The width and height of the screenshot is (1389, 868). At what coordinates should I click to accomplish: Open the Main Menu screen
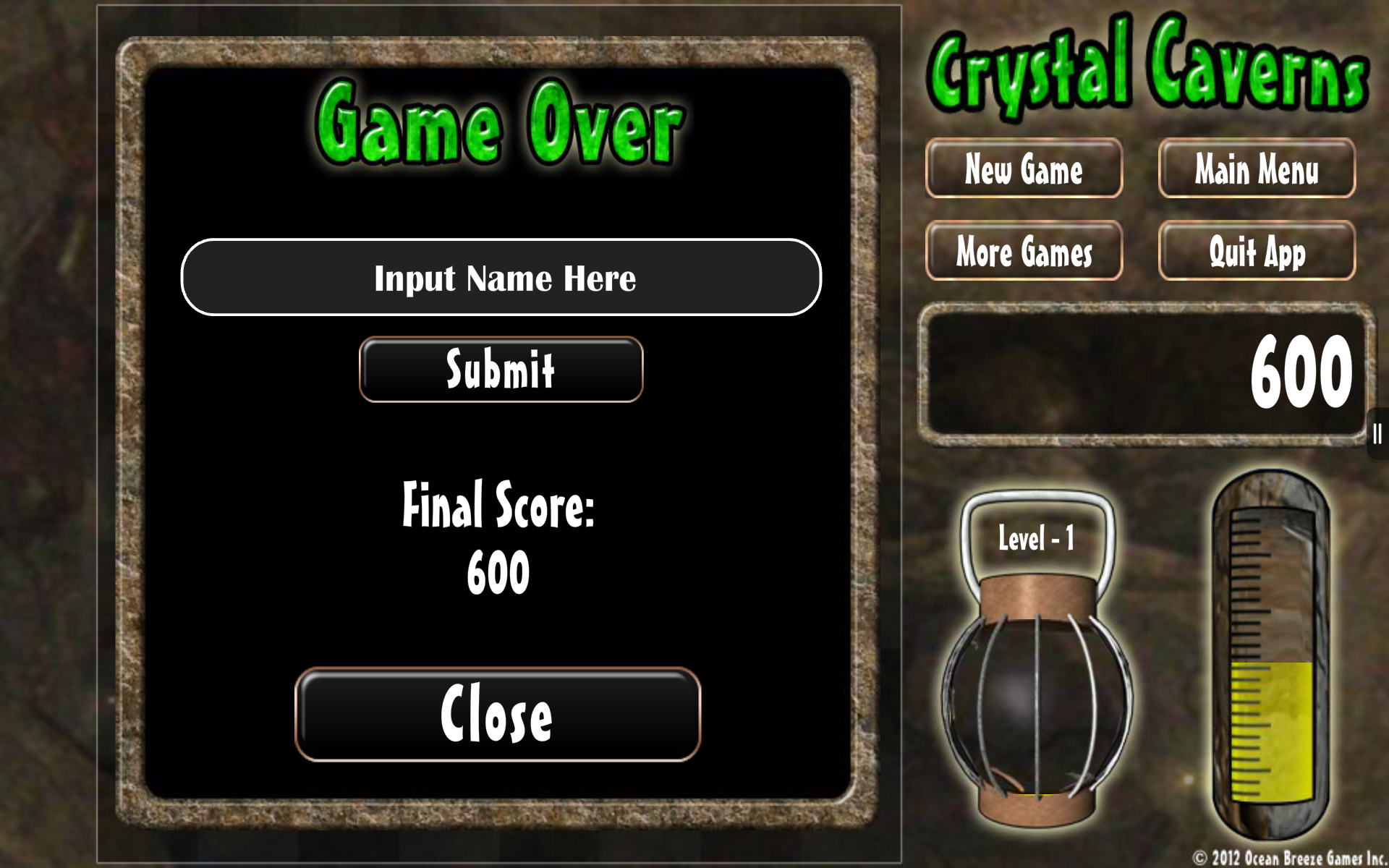[x=1257, y=171]
